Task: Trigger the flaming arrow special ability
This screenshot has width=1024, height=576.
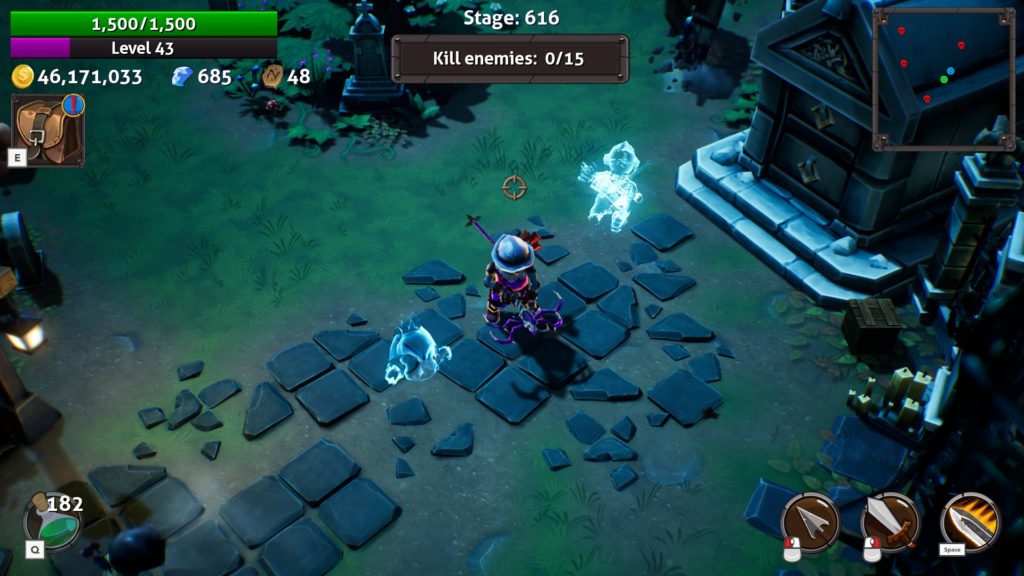Action: 969,521
